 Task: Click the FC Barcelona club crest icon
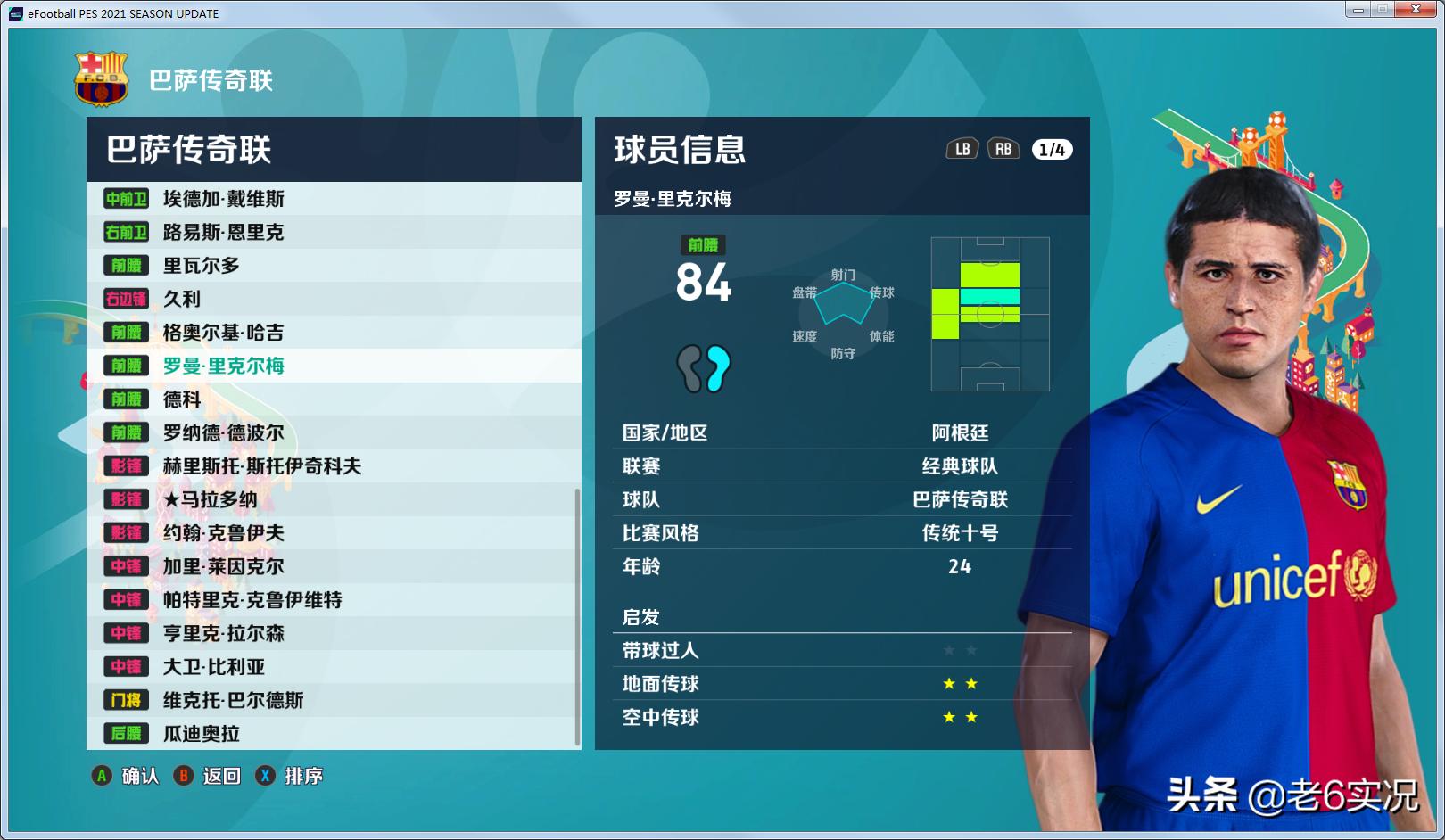point(101,78)
